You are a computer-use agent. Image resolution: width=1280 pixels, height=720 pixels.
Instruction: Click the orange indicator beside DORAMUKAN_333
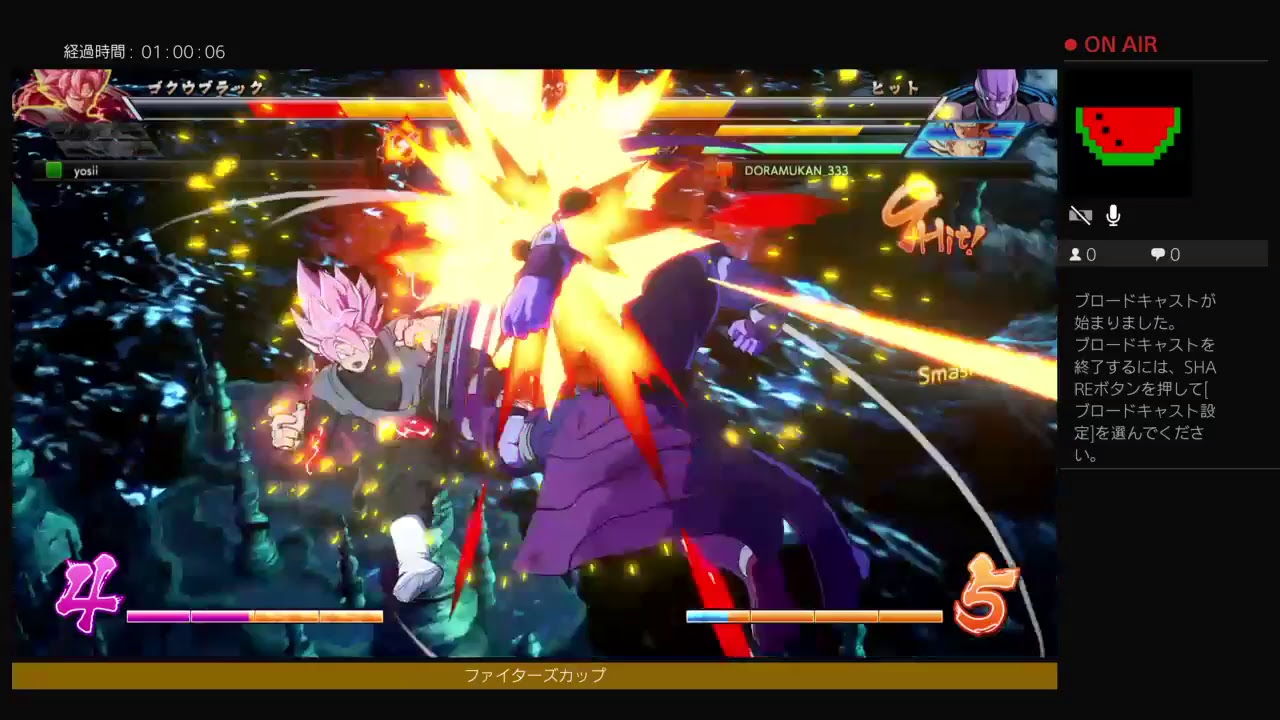pyautogui.click(x=724, y=170)
